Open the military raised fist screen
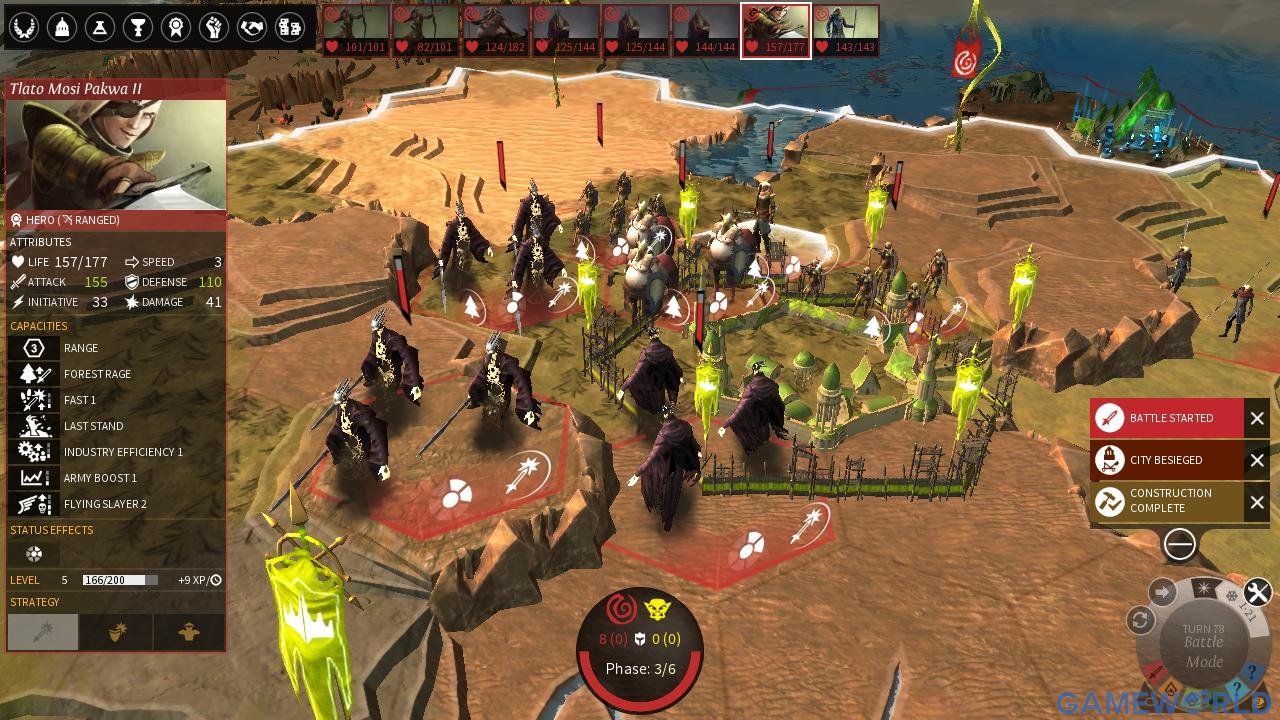Viewport: 1280px width, 720px height. coord(214,27)
